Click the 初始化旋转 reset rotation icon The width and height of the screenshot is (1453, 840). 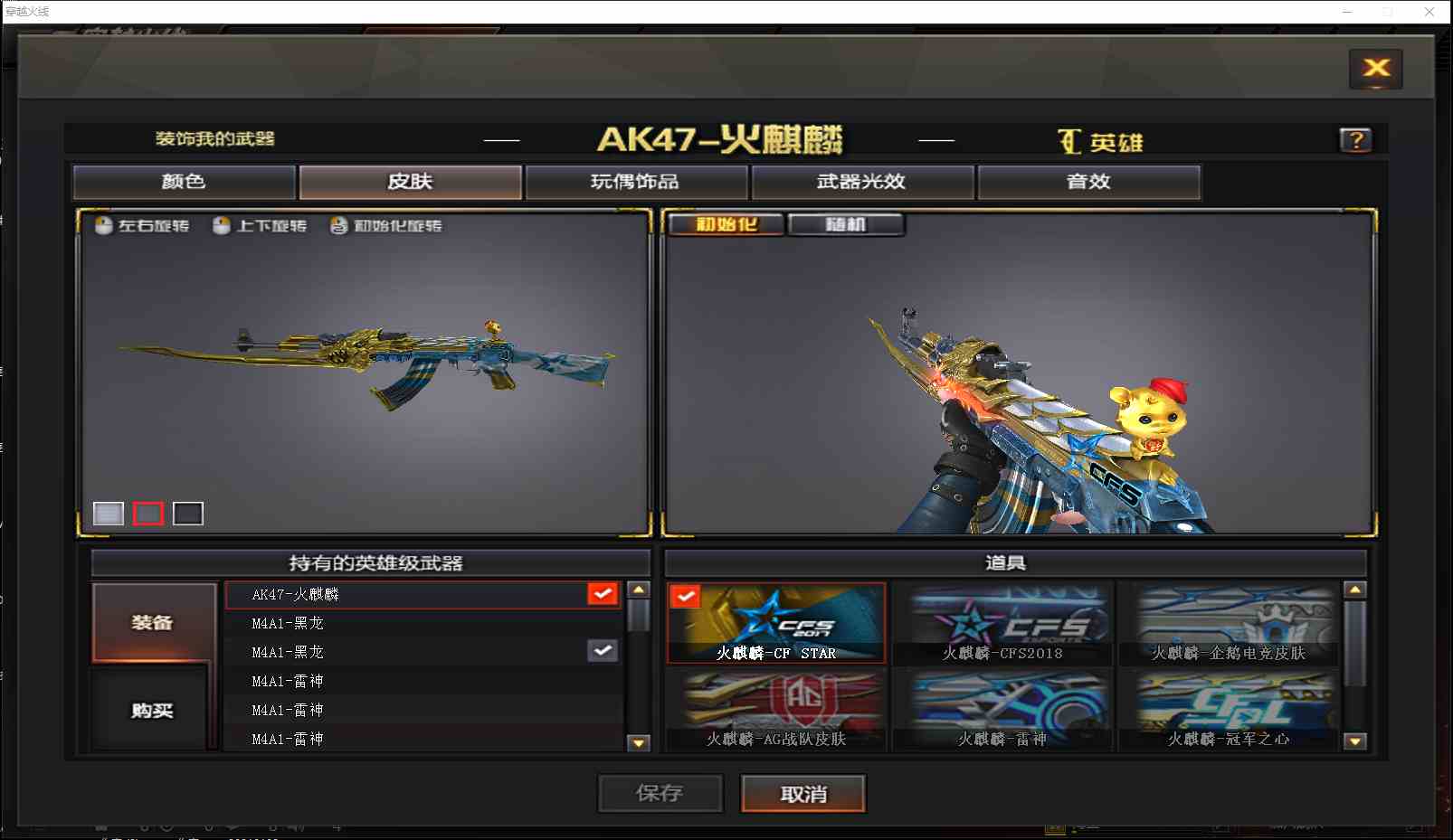[337, 225]
